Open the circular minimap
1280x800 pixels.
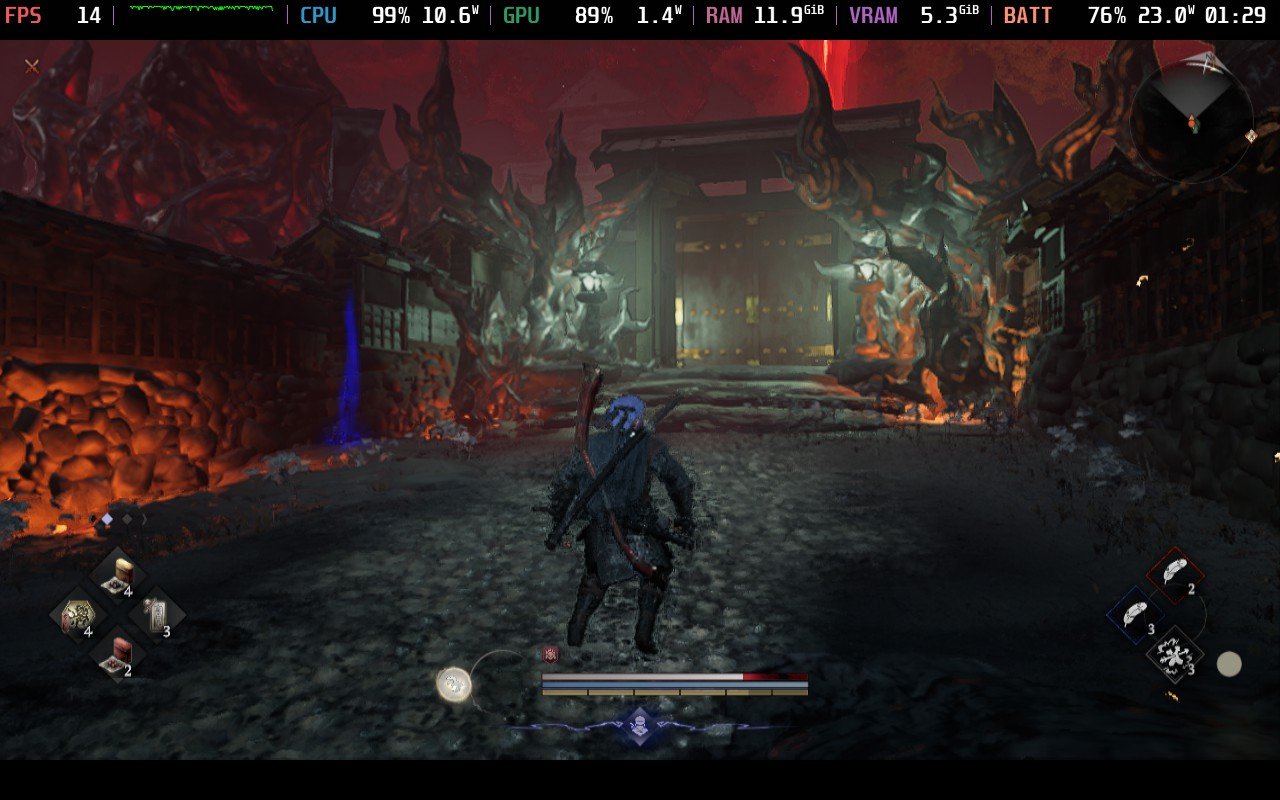tap(1191, 122)
